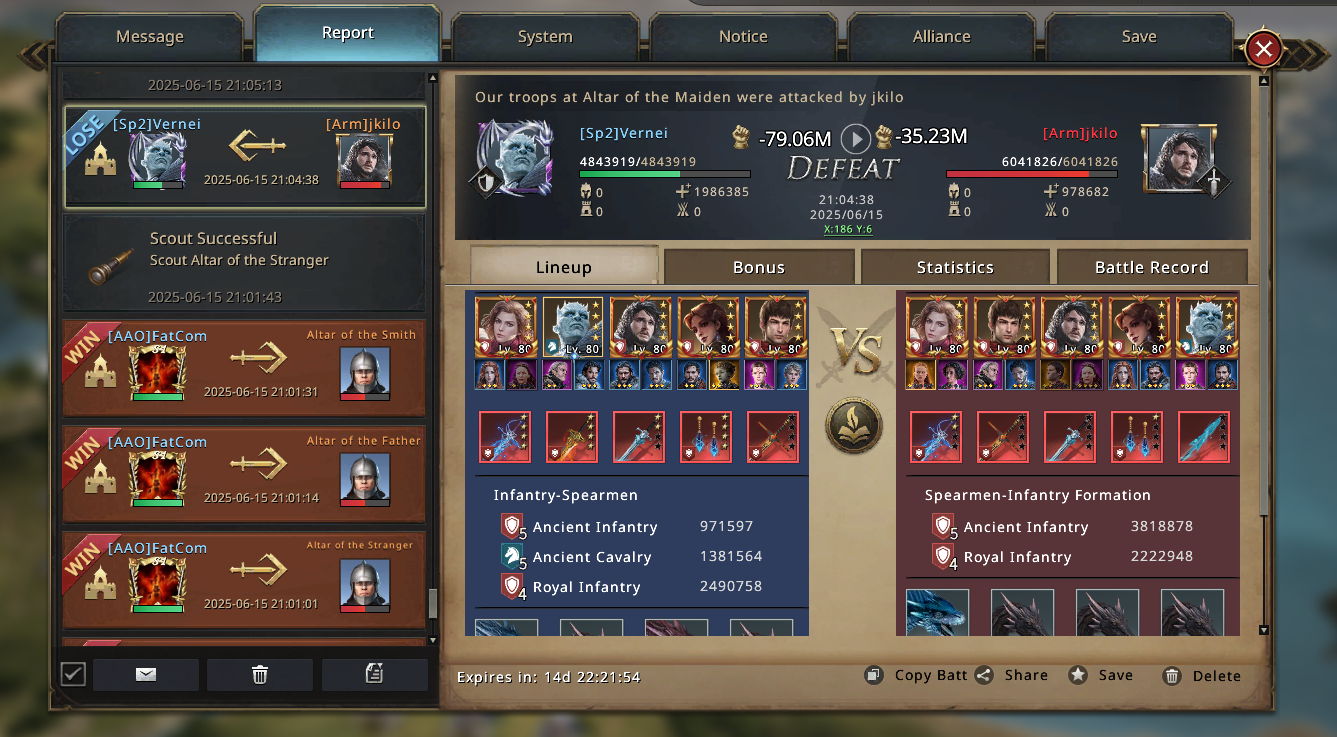Image resolution: width=1337 pixels, height=737 pixels.
Task: Share this battle report
Action: pos(1012,675)
